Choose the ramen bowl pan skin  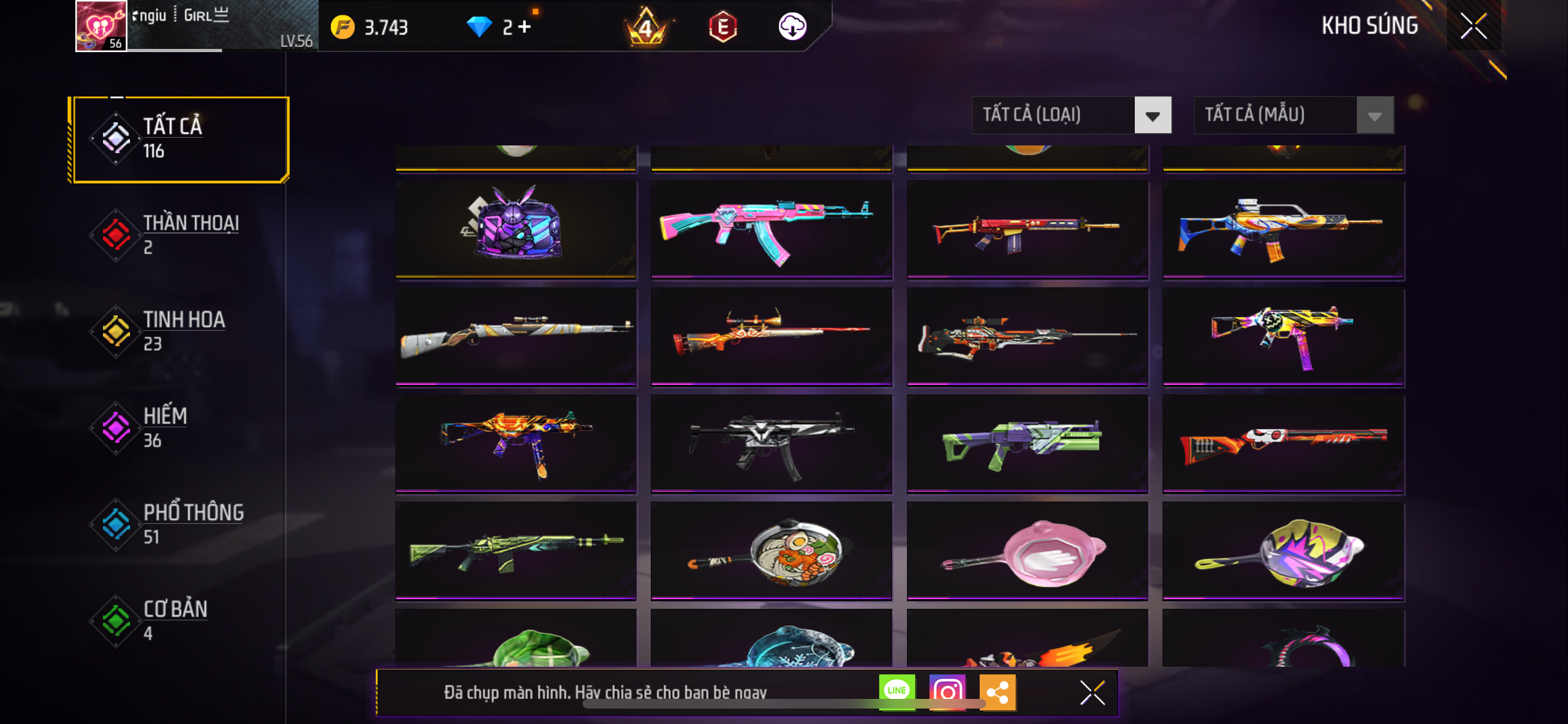771,552
